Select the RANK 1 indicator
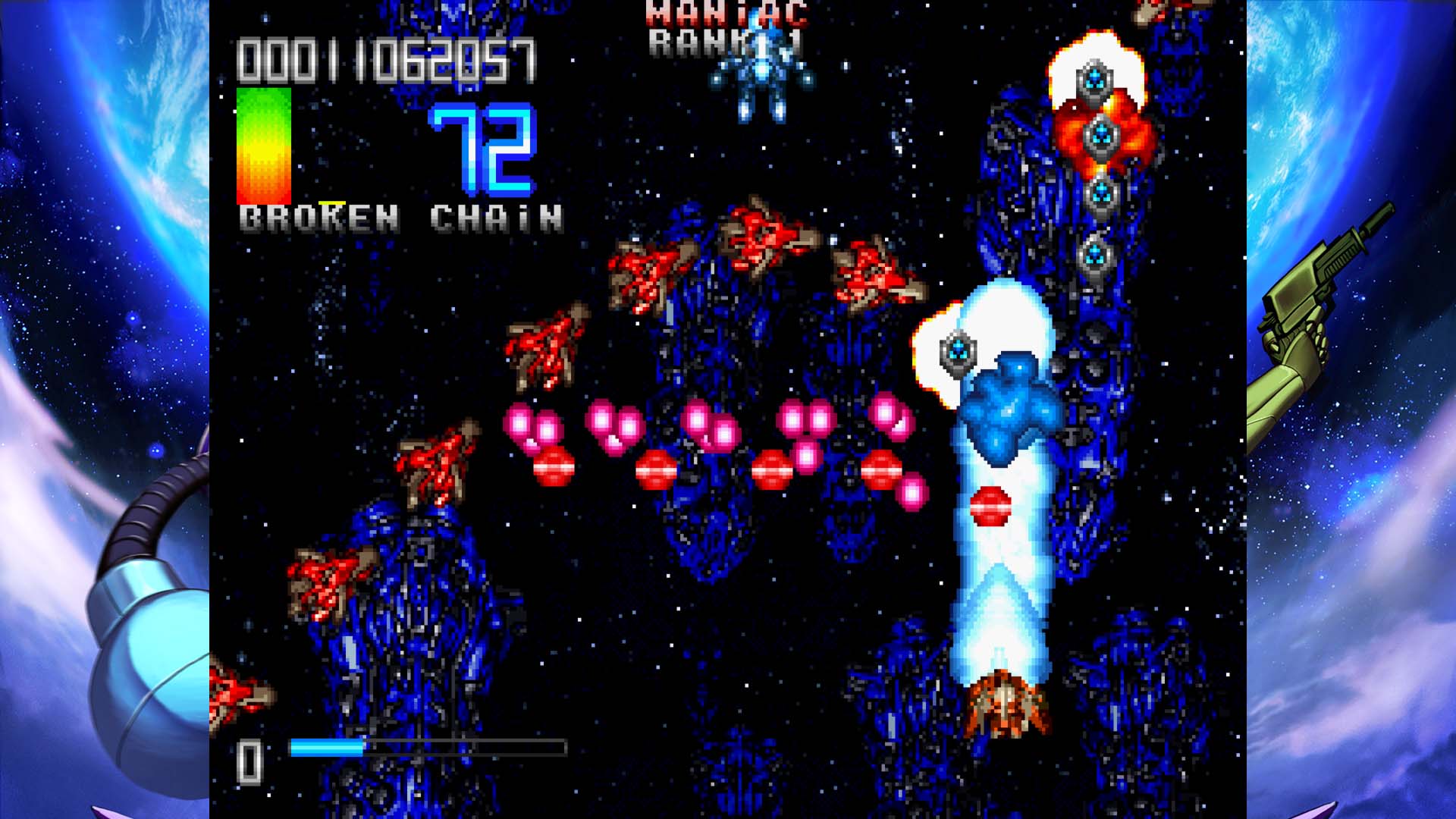The height and width of the screenshot is (819, 1456). tap(723, 43)
